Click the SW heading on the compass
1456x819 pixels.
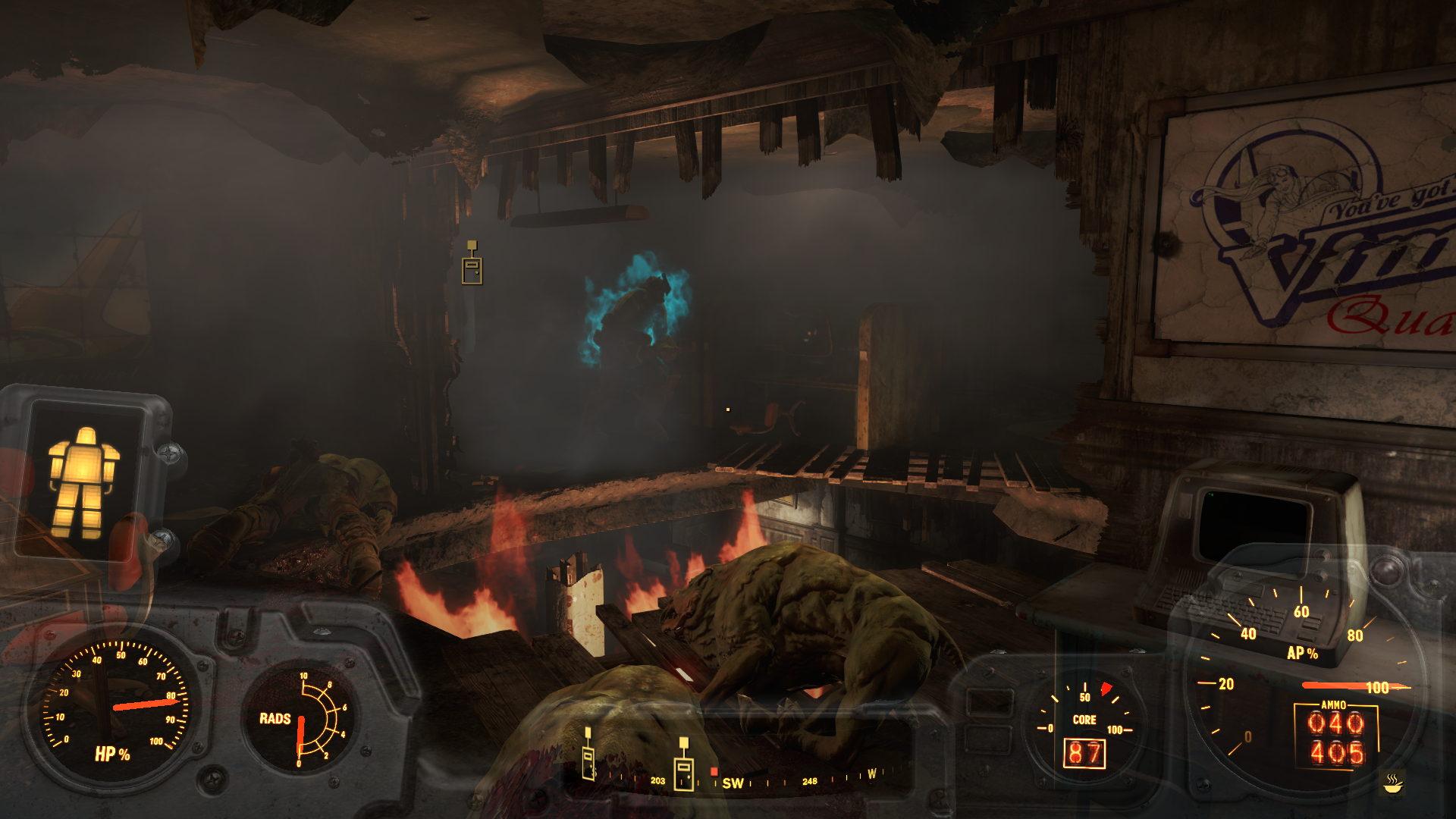pos(733,783)
